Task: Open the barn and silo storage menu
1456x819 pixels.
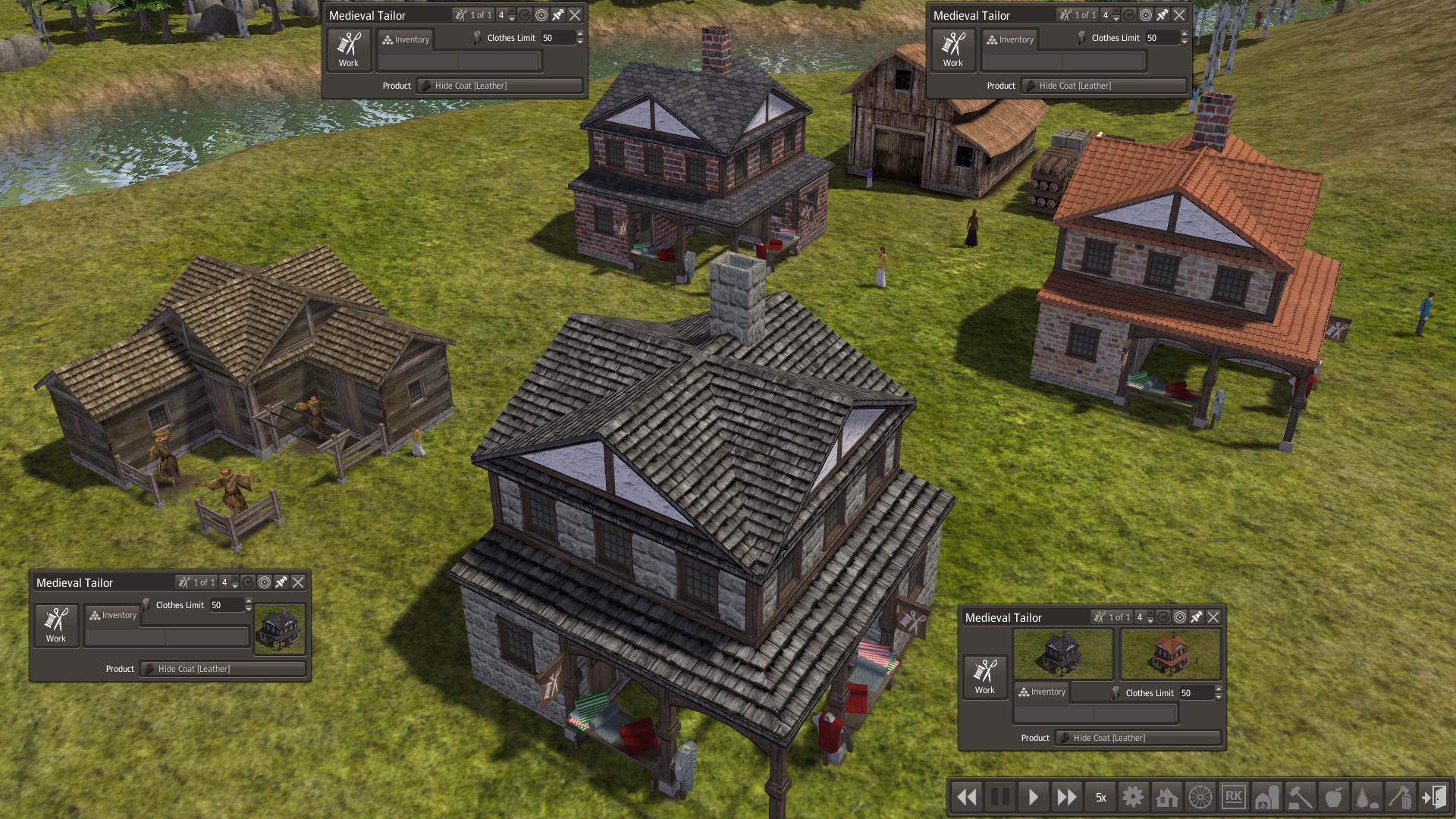Action: click(1267, 797)
